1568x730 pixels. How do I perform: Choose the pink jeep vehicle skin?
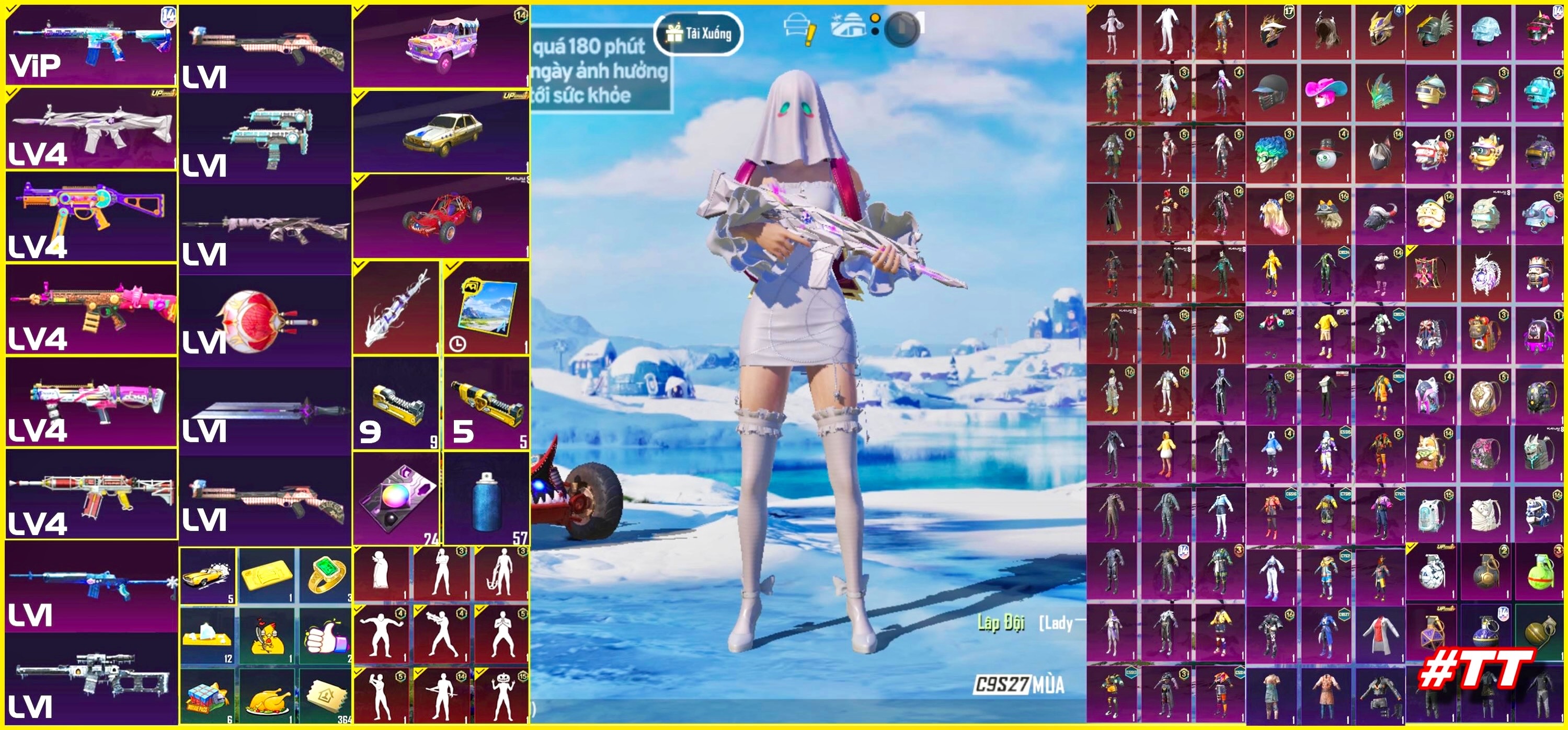pyautogui.click(x=440, y=45)
